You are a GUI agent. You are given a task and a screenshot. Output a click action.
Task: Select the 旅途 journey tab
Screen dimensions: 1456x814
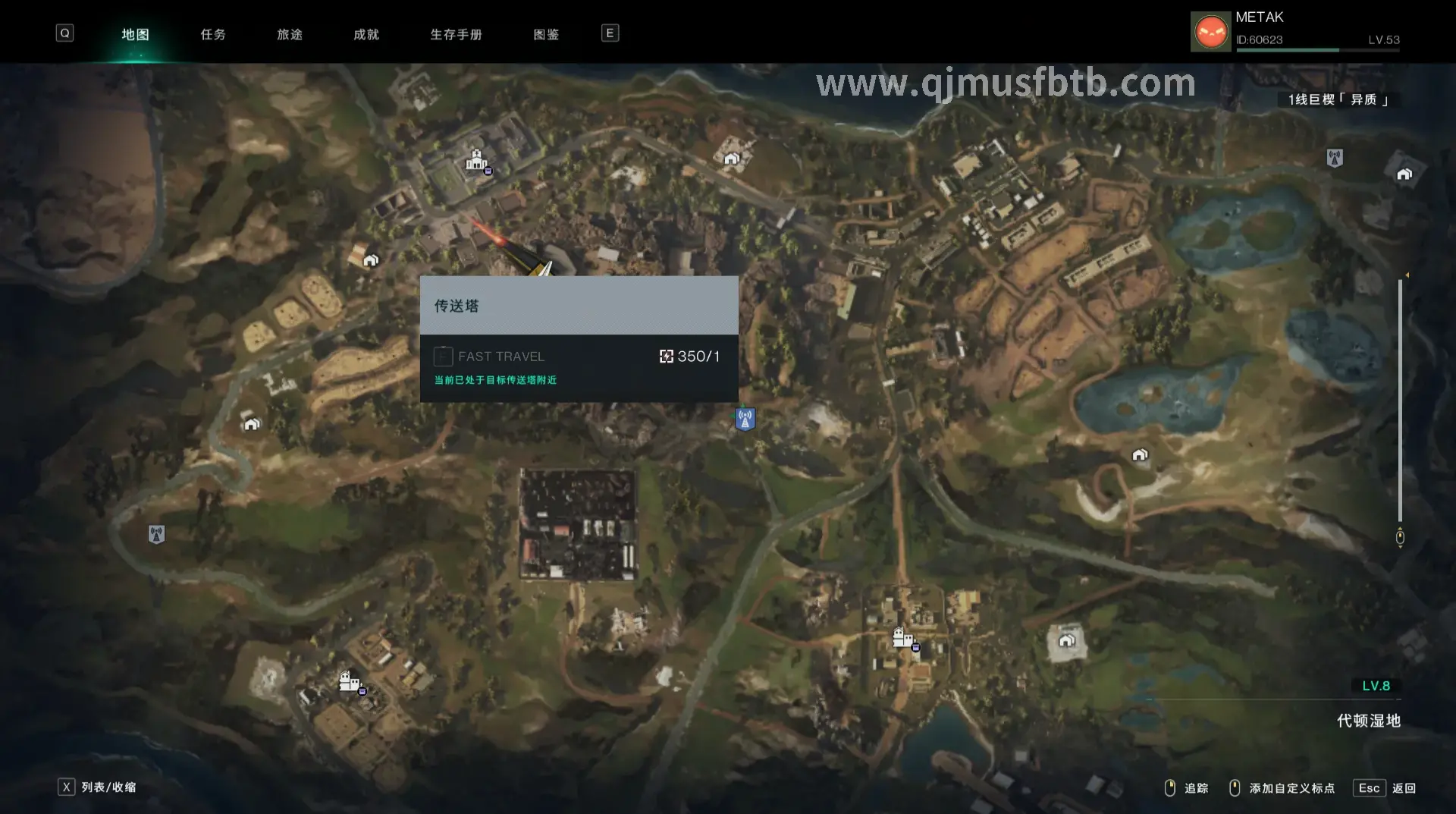click(x=290, y=34)
